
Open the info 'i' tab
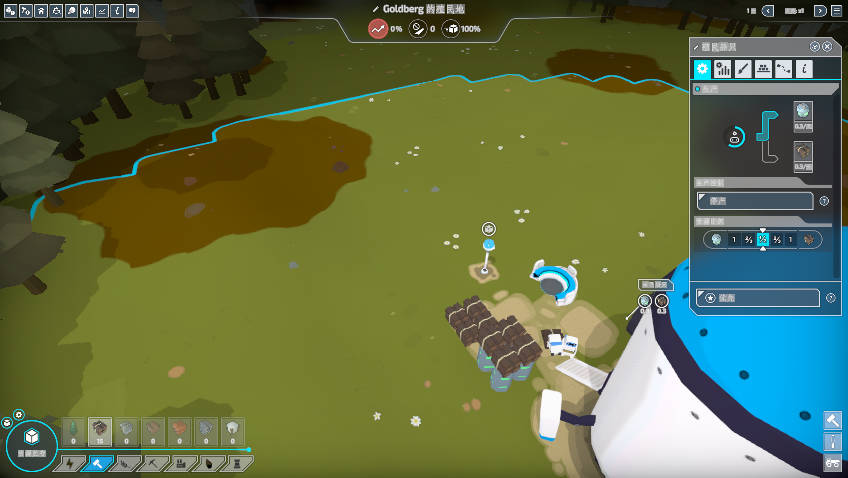pos(804,69)
